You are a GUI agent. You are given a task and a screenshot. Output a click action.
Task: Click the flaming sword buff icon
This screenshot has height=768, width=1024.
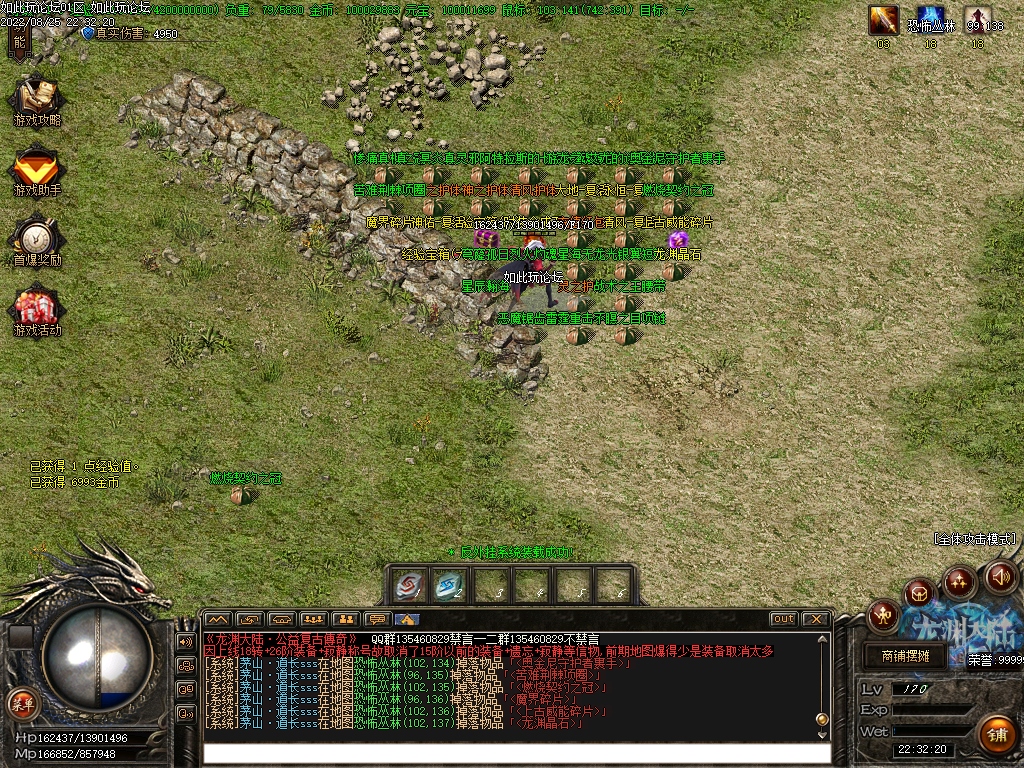coord(883,20)
